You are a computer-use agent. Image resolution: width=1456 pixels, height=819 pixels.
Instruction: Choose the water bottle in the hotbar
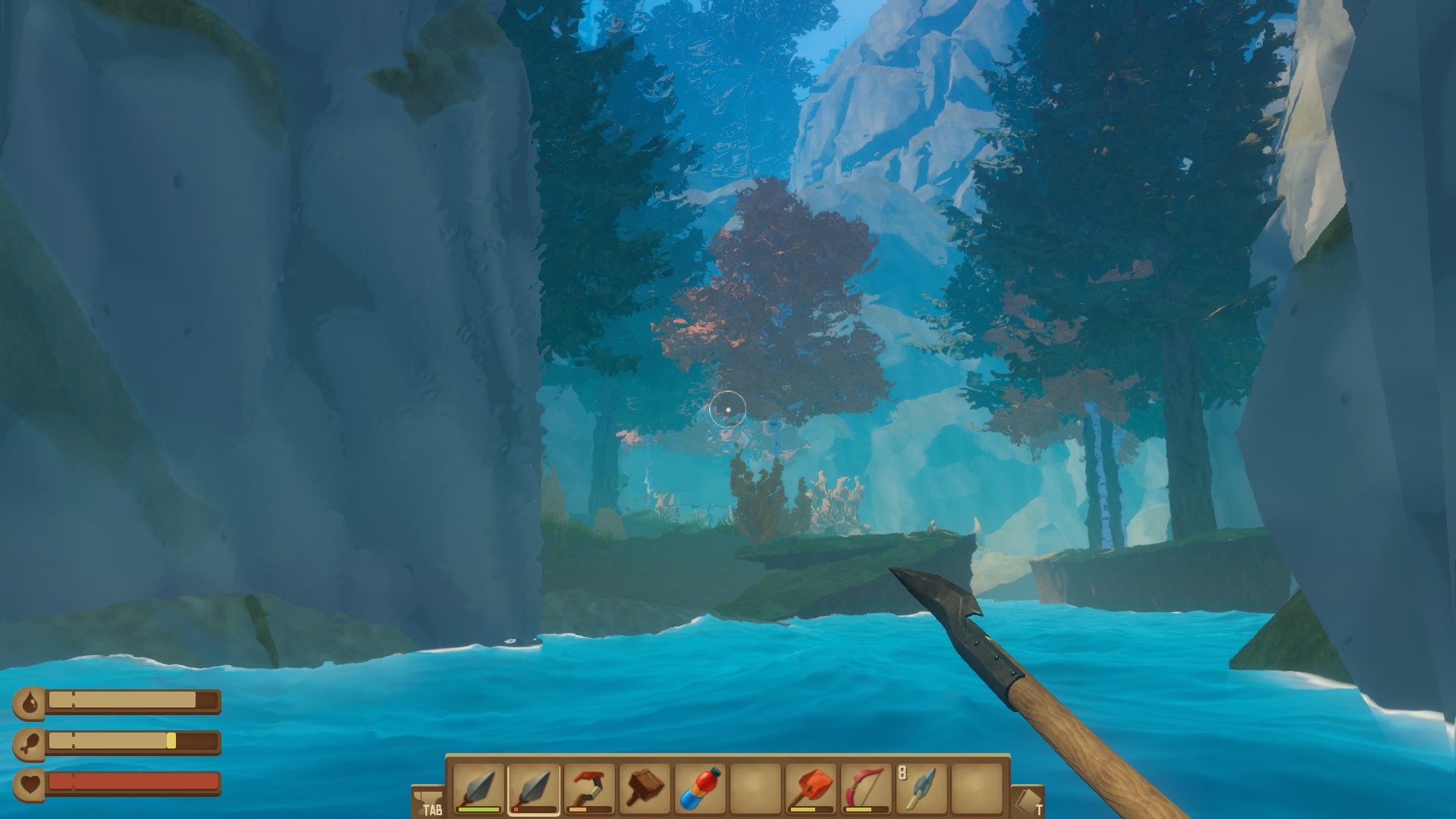pos(701,786)
